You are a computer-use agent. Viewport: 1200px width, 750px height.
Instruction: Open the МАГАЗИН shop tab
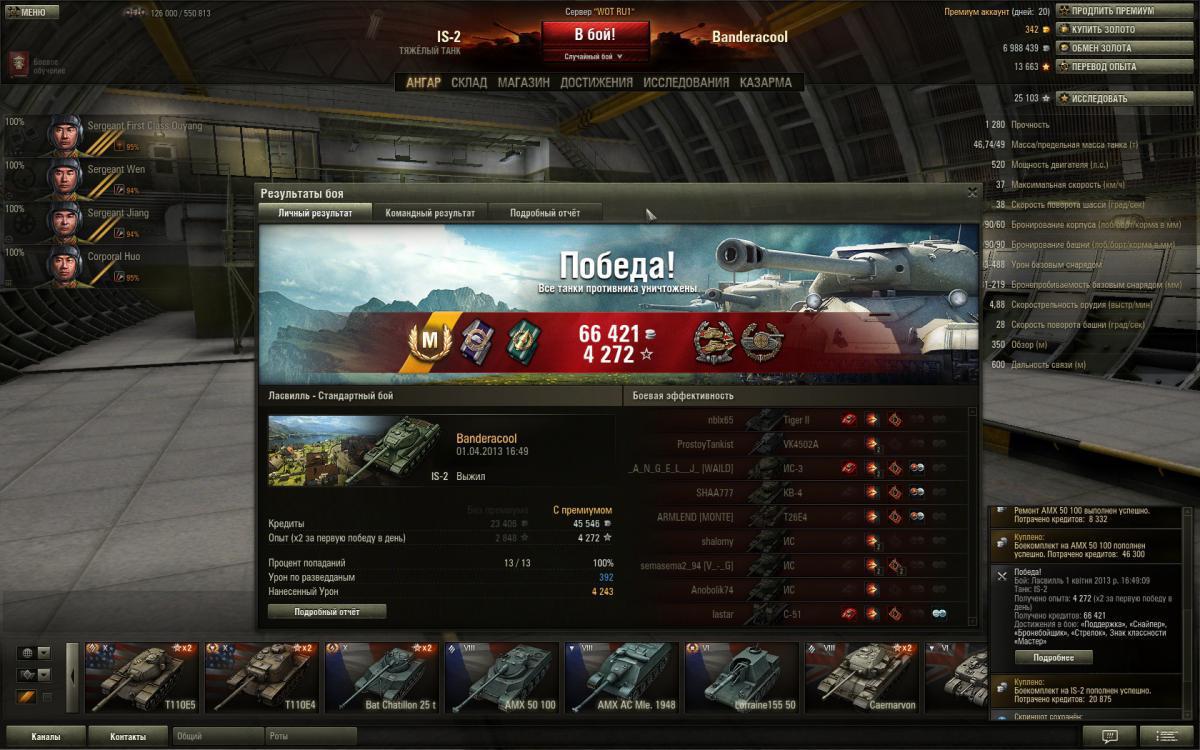tap(523, 83)
